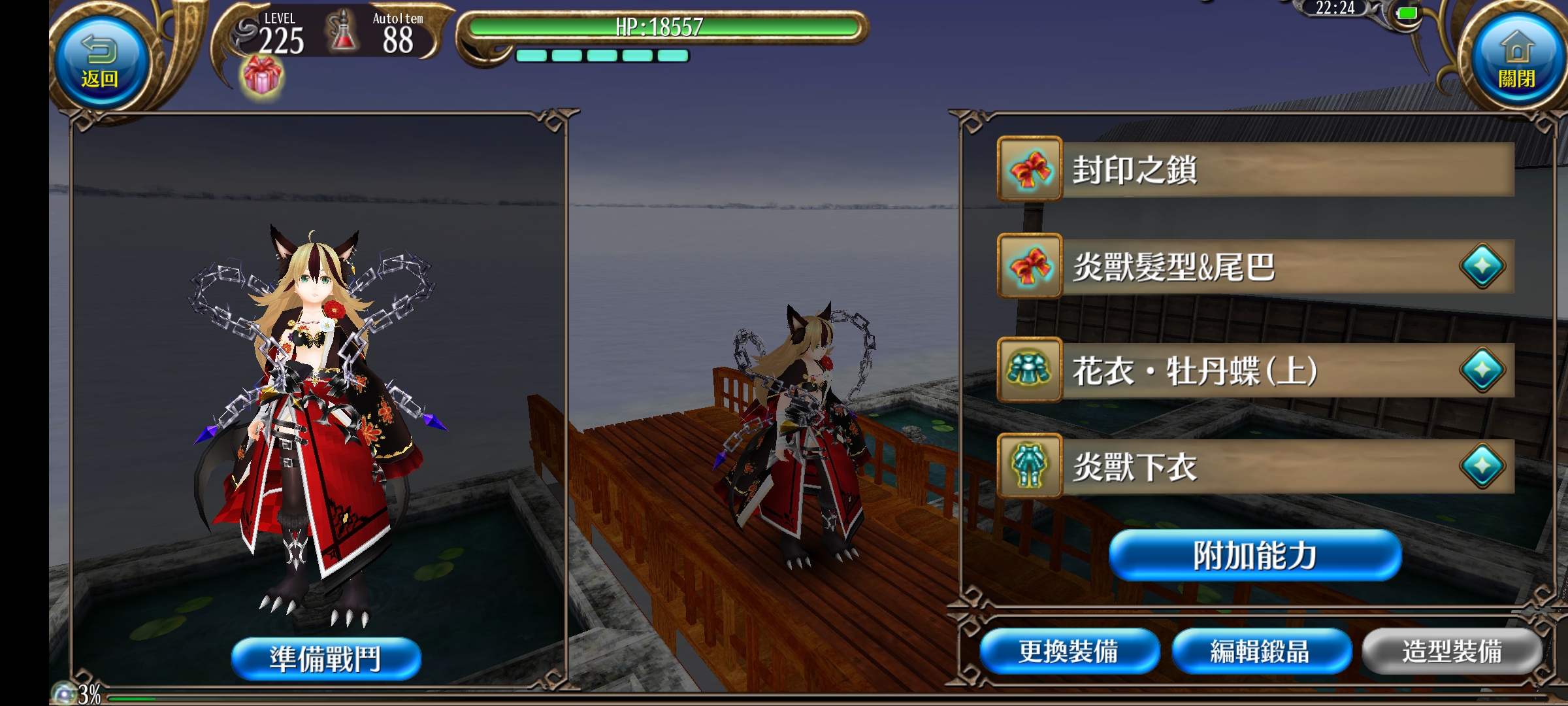
Task: Switch to 更換裝備 equipment change
Action: click(x=1069, y=652)
